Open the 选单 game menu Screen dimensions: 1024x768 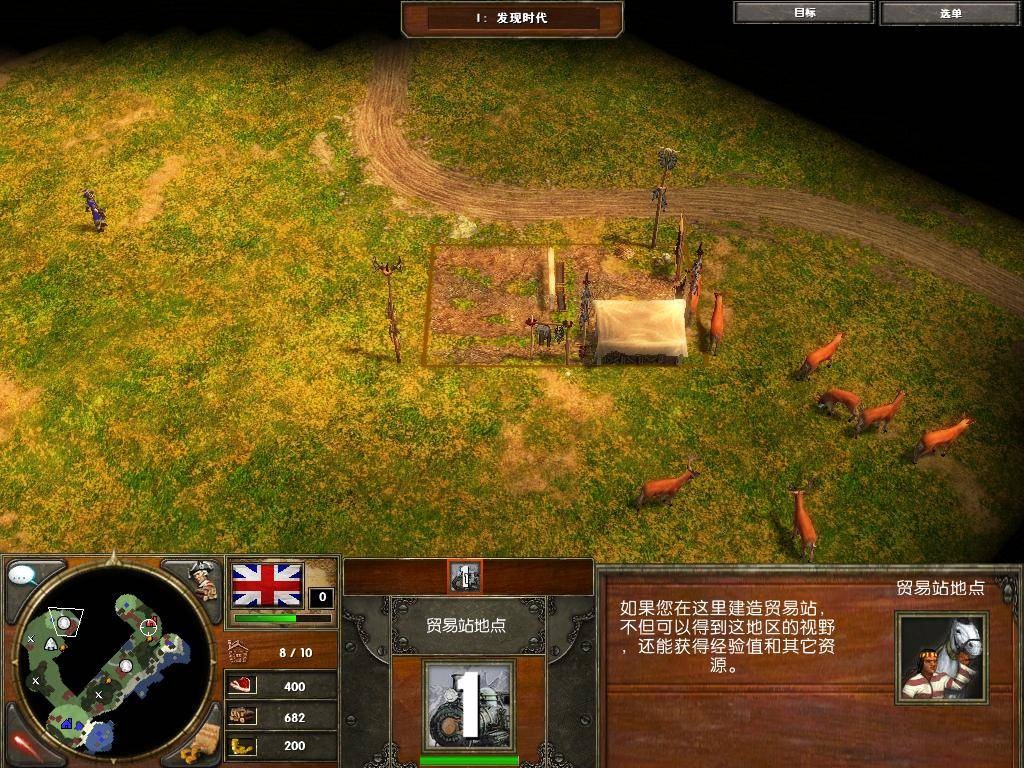950,13
